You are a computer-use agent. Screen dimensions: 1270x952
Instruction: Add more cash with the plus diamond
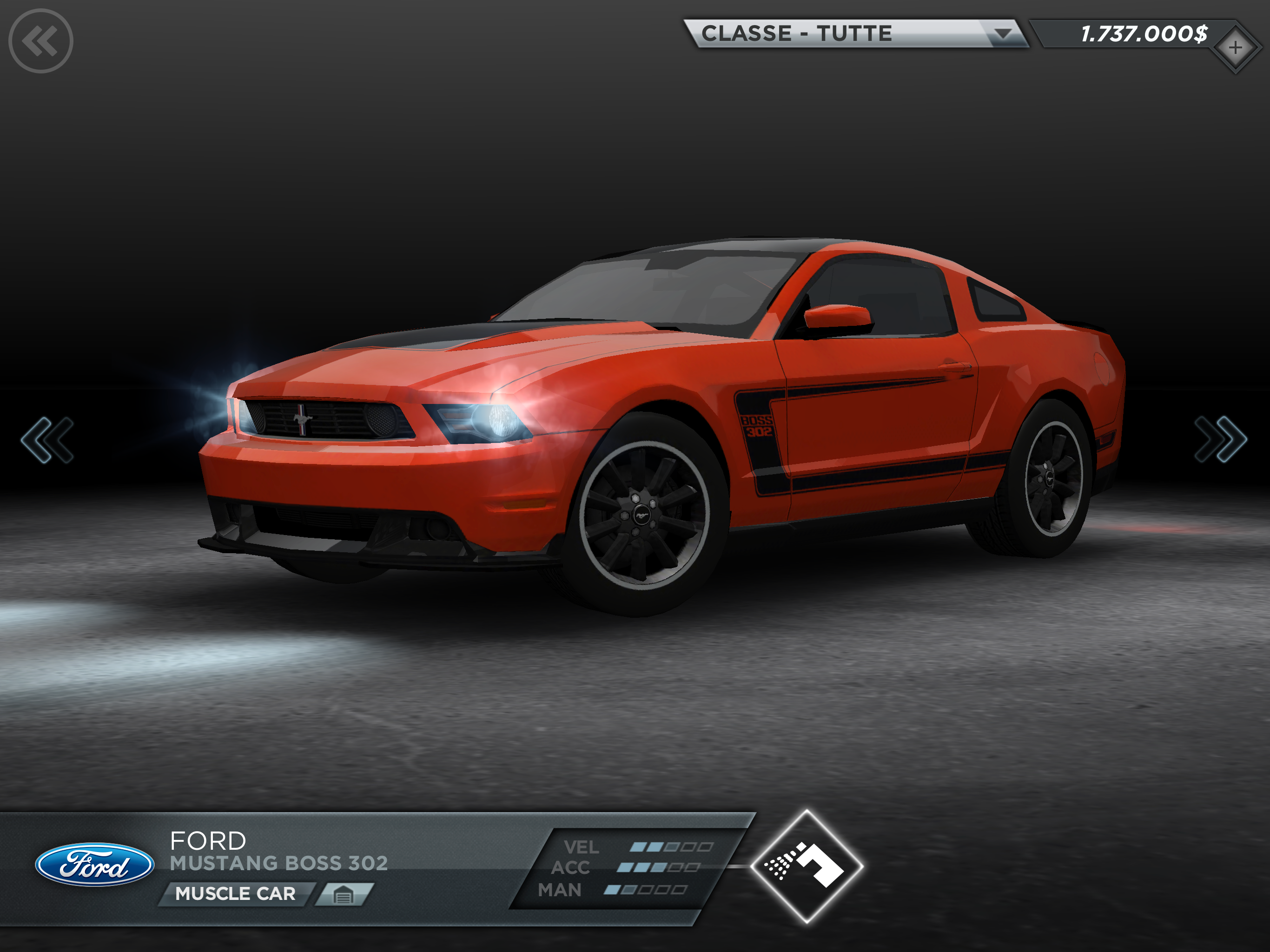coord(1234,48)
